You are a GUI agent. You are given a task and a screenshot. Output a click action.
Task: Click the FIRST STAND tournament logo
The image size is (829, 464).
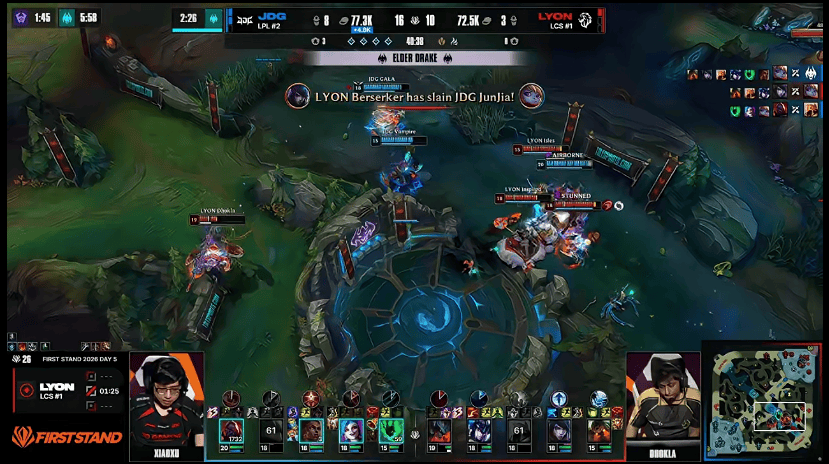tap(66, 437)
